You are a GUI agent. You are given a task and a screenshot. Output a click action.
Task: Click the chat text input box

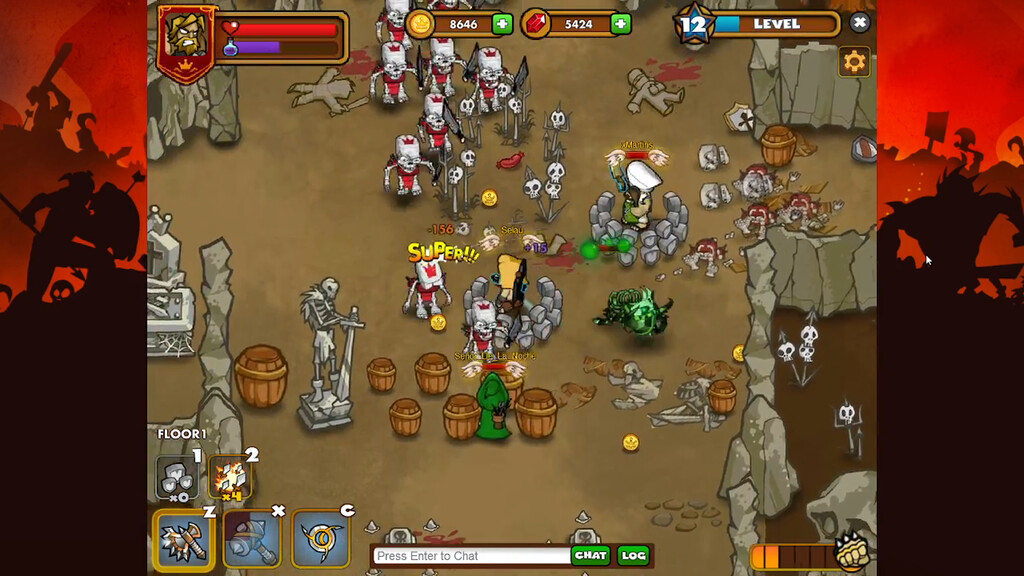click(x=470, y=556)
